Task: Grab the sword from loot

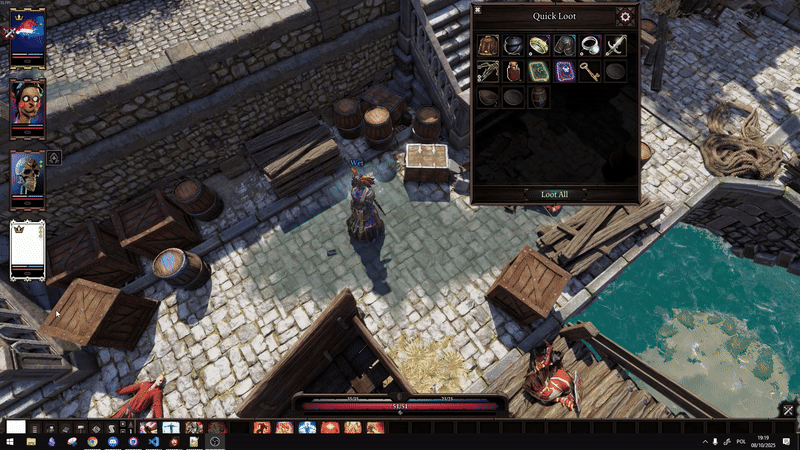Action: 616,45
